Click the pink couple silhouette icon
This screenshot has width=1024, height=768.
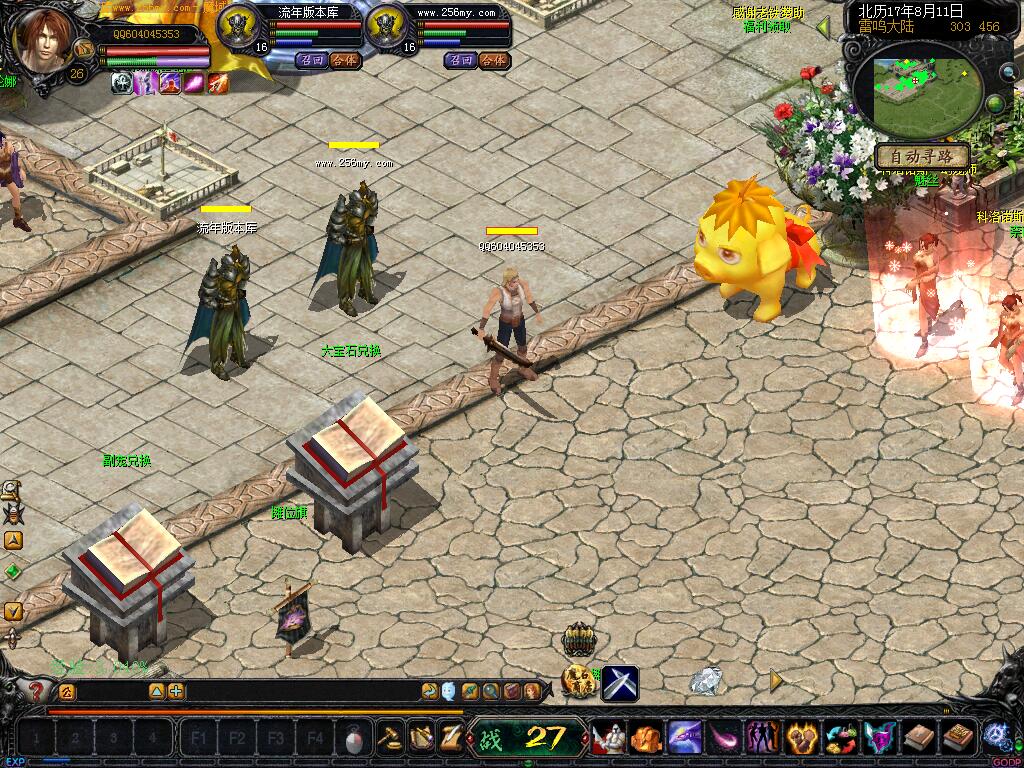(x=763, y=739)
